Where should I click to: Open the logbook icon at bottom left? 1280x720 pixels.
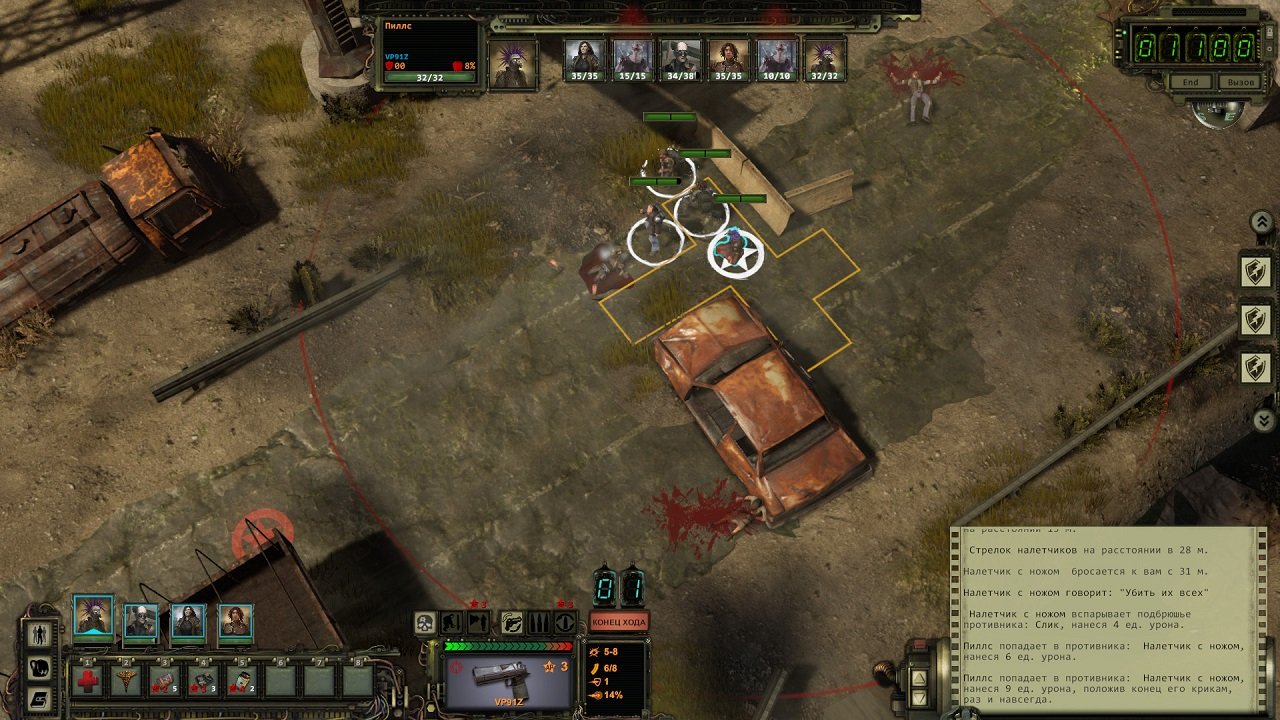point(40,700)
